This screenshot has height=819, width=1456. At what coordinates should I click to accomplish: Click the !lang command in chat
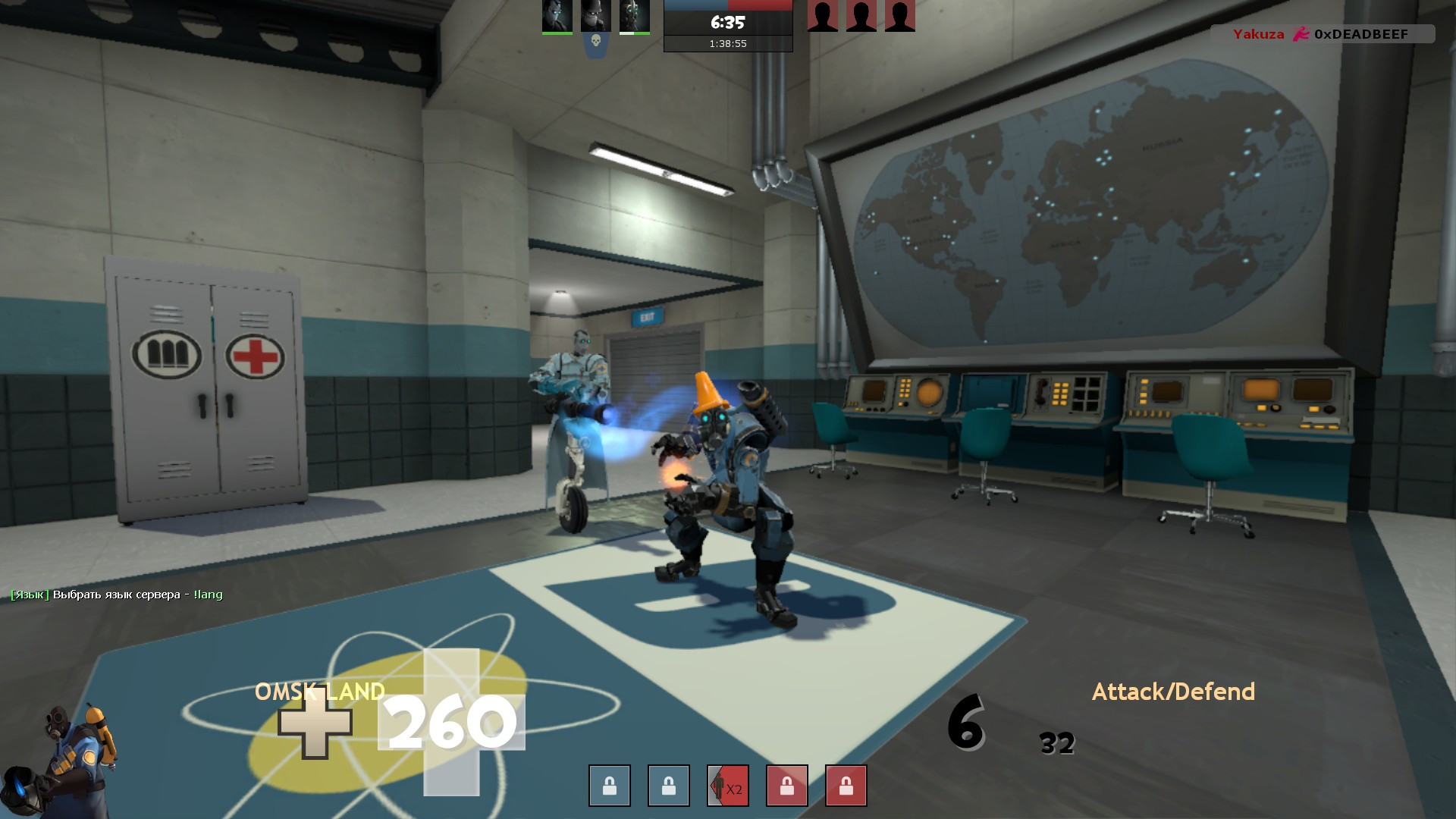[x=209, y=595]
